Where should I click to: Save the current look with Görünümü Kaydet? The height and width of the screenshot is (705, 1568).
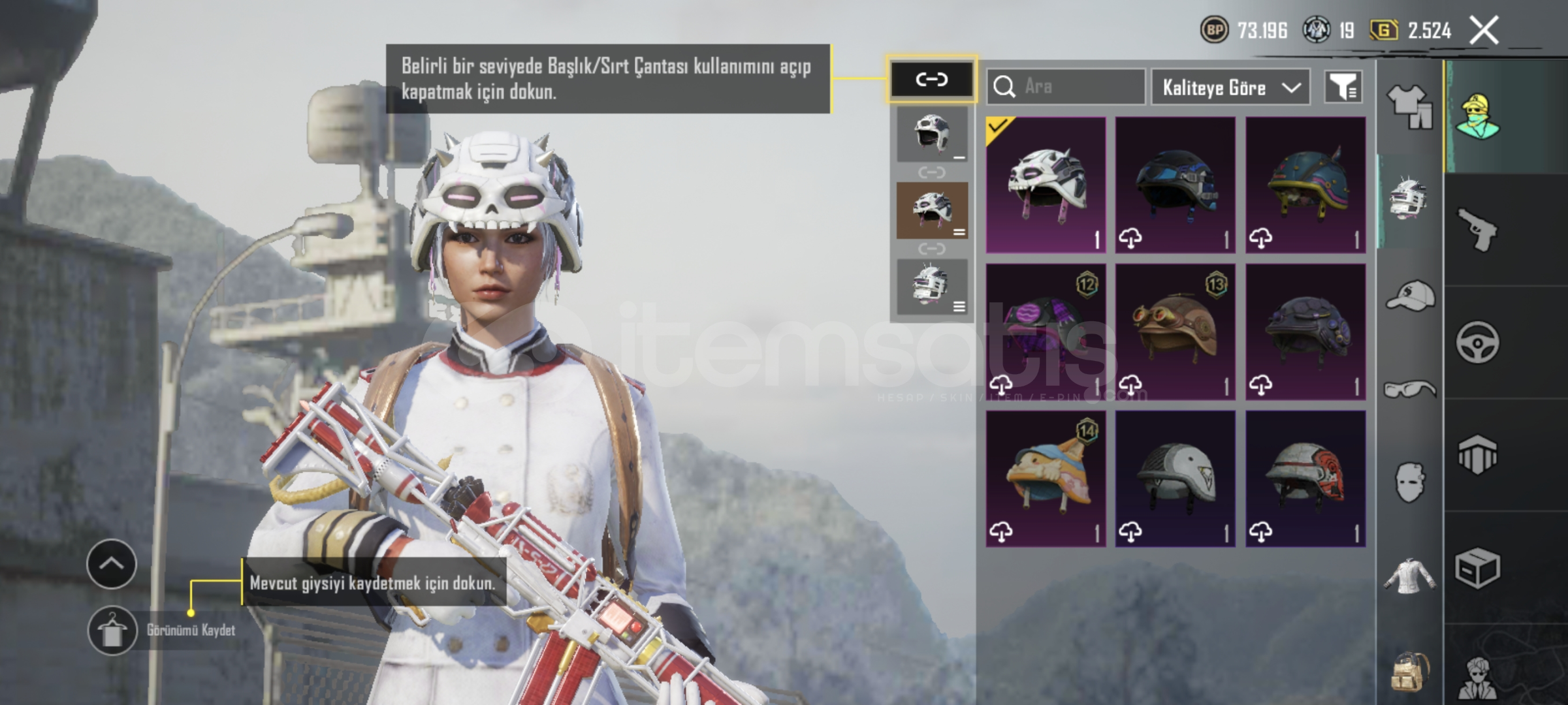click(112, 631)
